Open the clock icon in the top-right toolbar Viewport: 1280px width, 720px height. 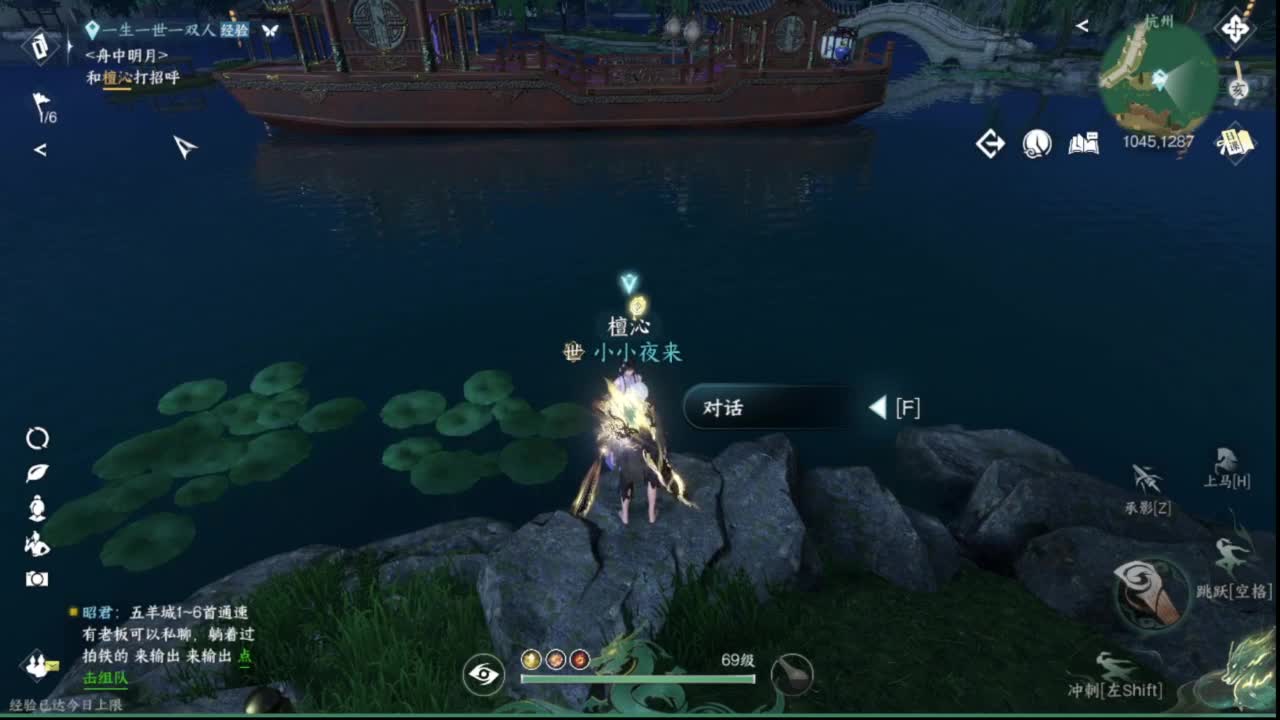[x=1036, y=143]
